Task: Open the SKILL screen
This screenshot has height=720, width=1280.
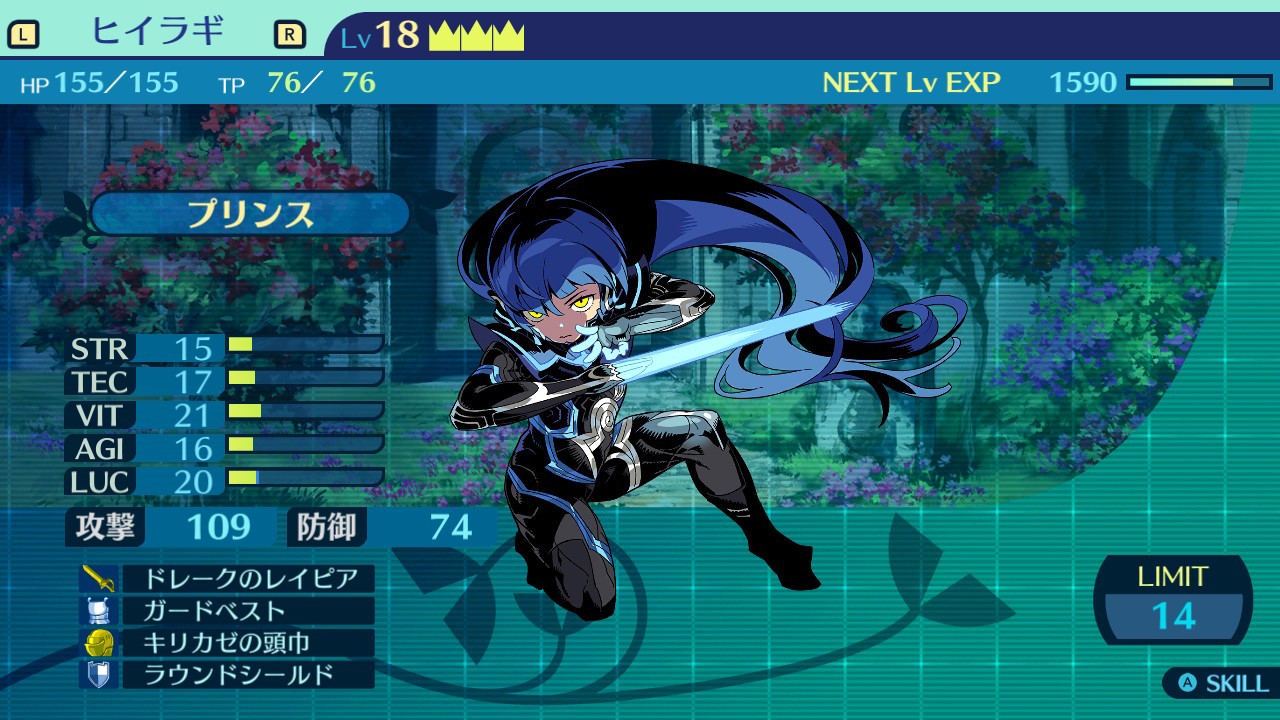Action: pos(1223,684)
